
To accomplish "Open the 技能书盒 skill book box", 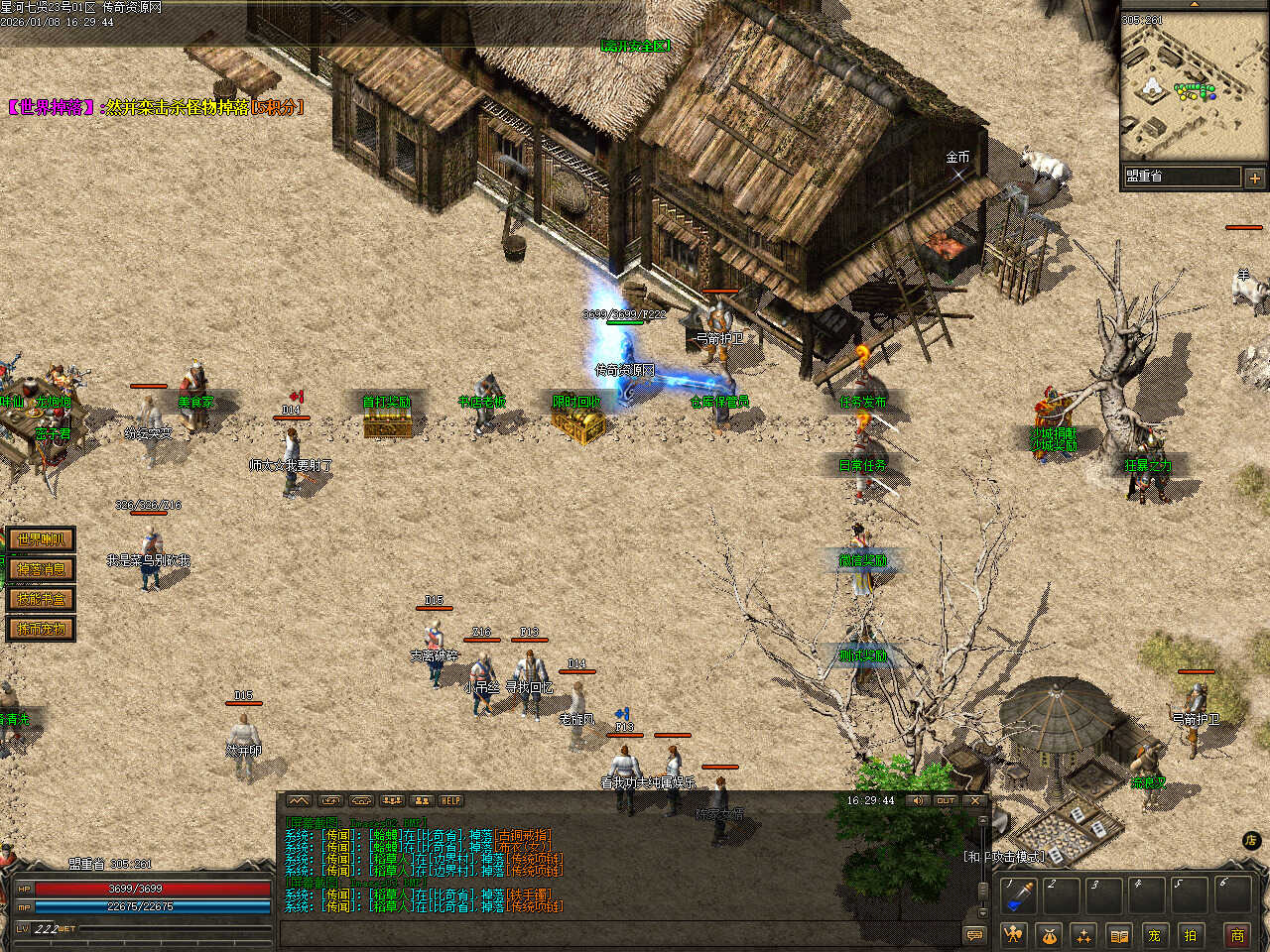I will [x=41, y=599].
